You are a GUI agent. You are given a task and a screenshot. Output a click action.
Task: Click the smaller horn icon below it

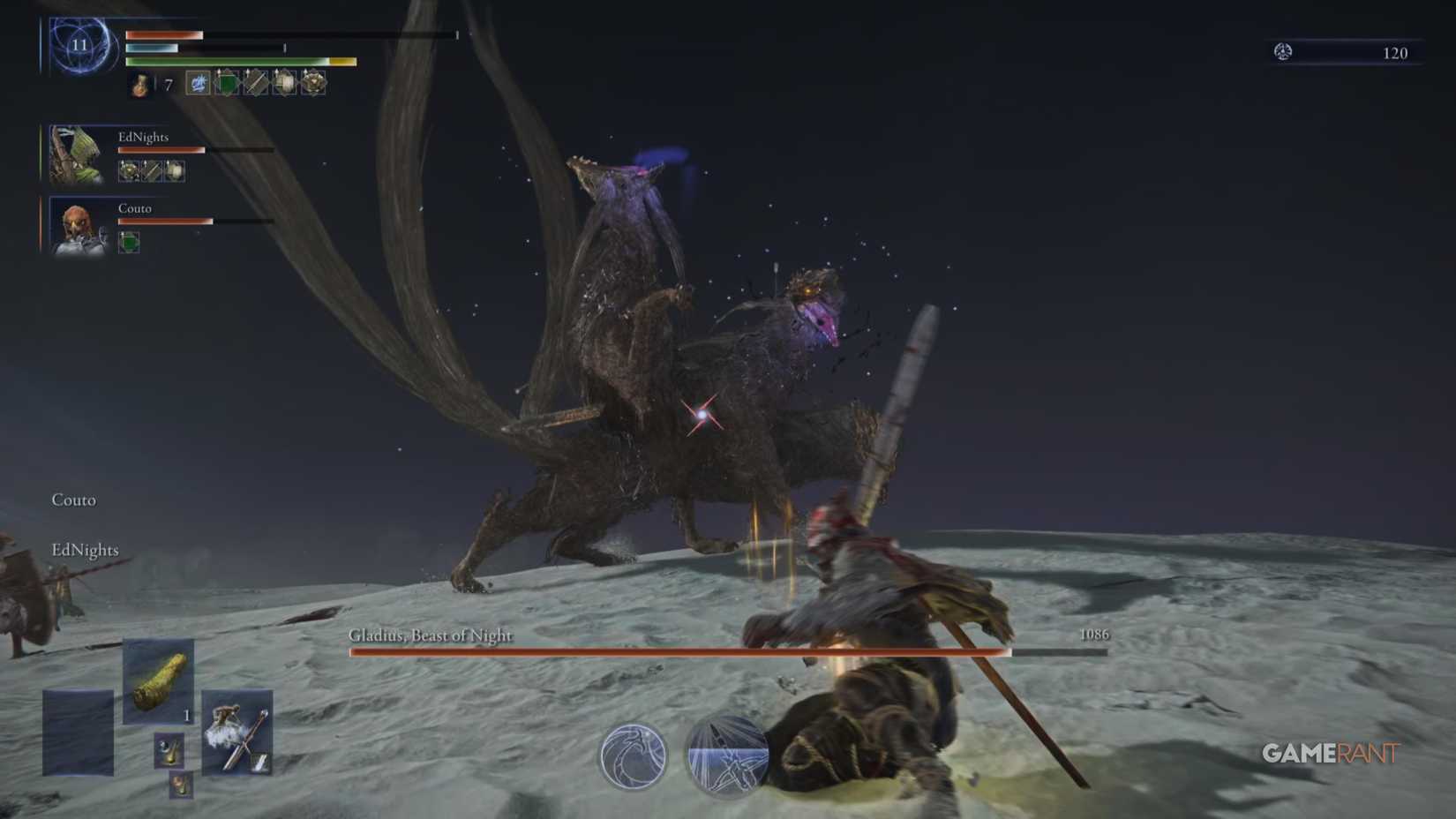pos(181,785)
